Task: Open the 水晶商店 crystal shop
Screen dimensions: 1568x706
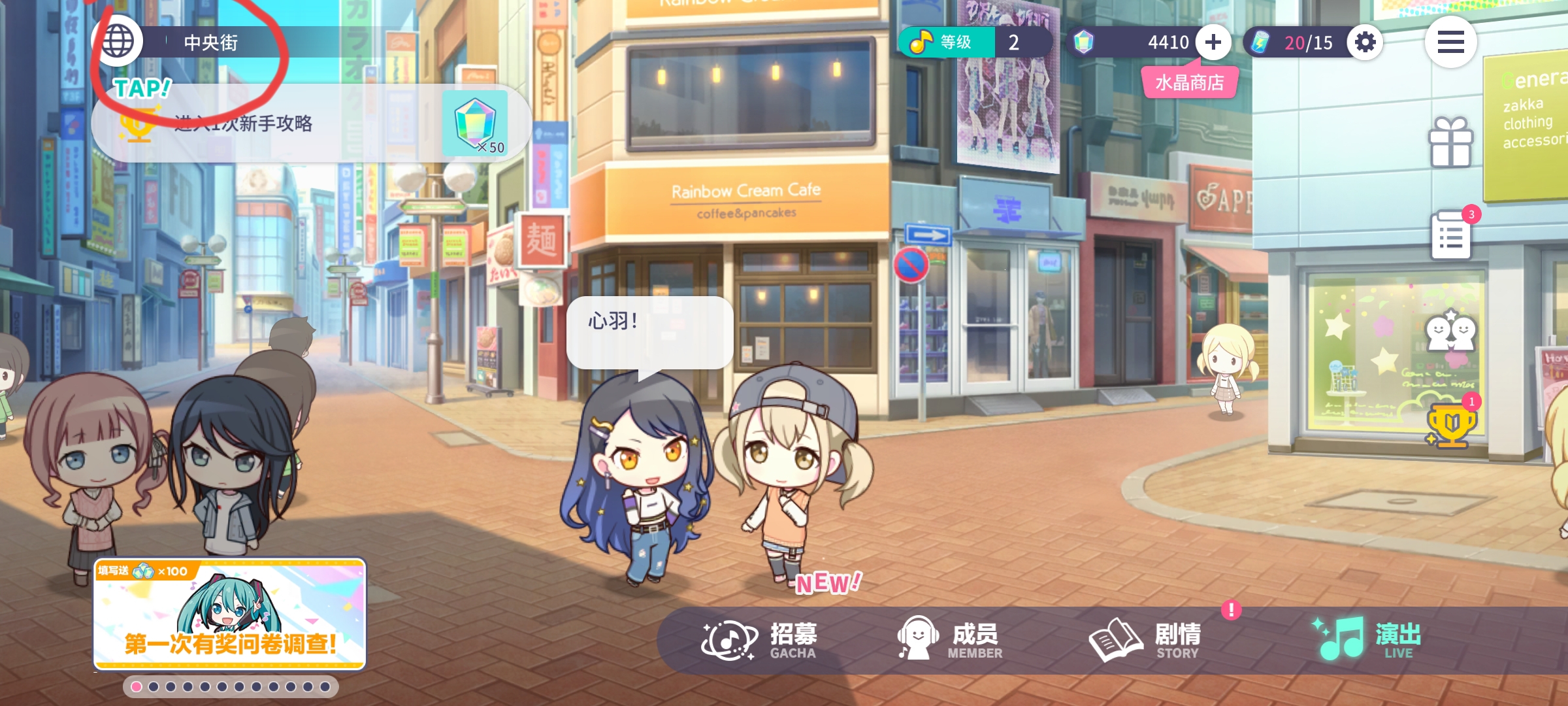Action: (1189, 83)
